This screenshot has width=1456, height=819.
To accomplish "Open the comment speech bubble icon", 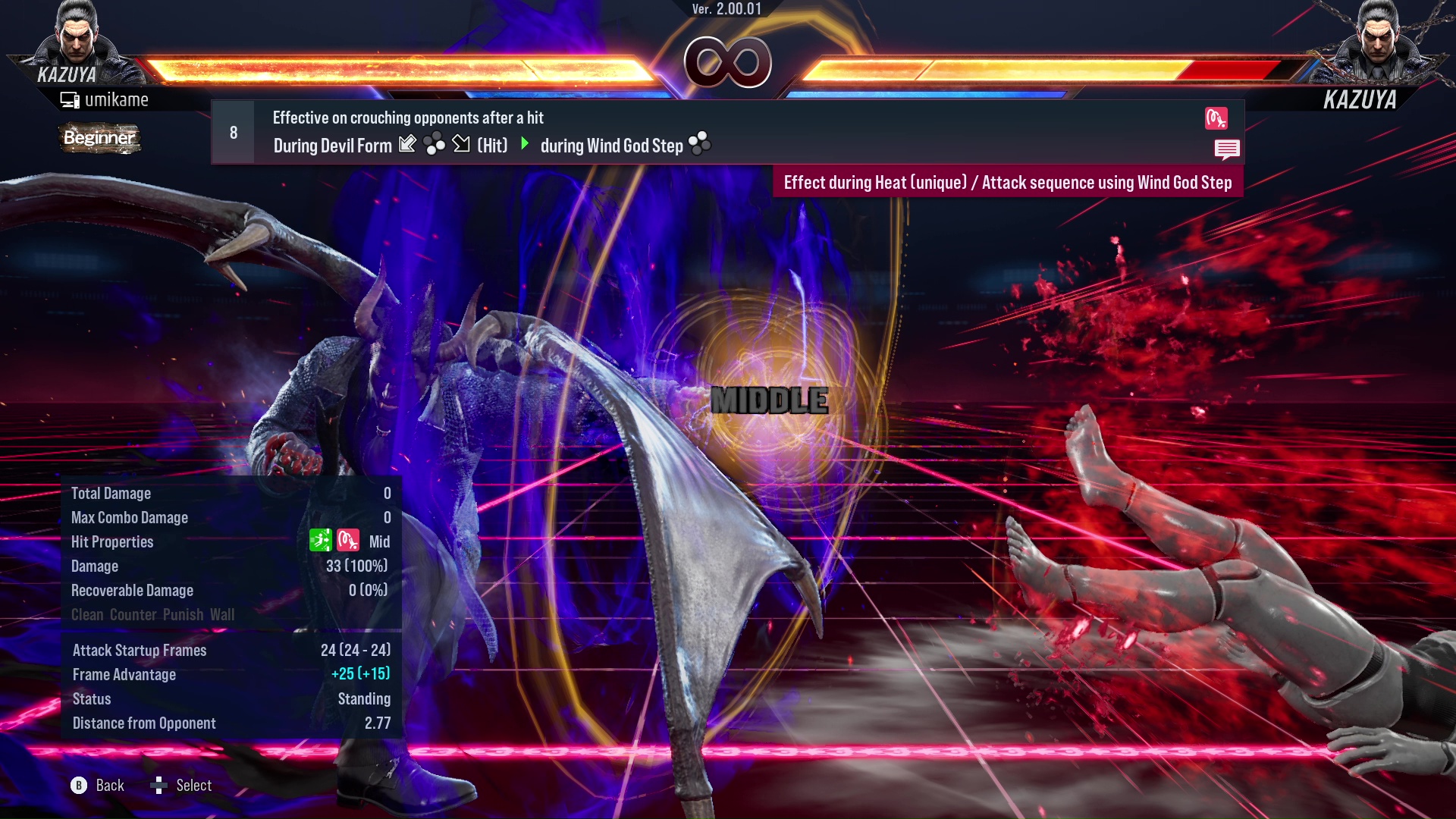I will [x=1227, y=149].
